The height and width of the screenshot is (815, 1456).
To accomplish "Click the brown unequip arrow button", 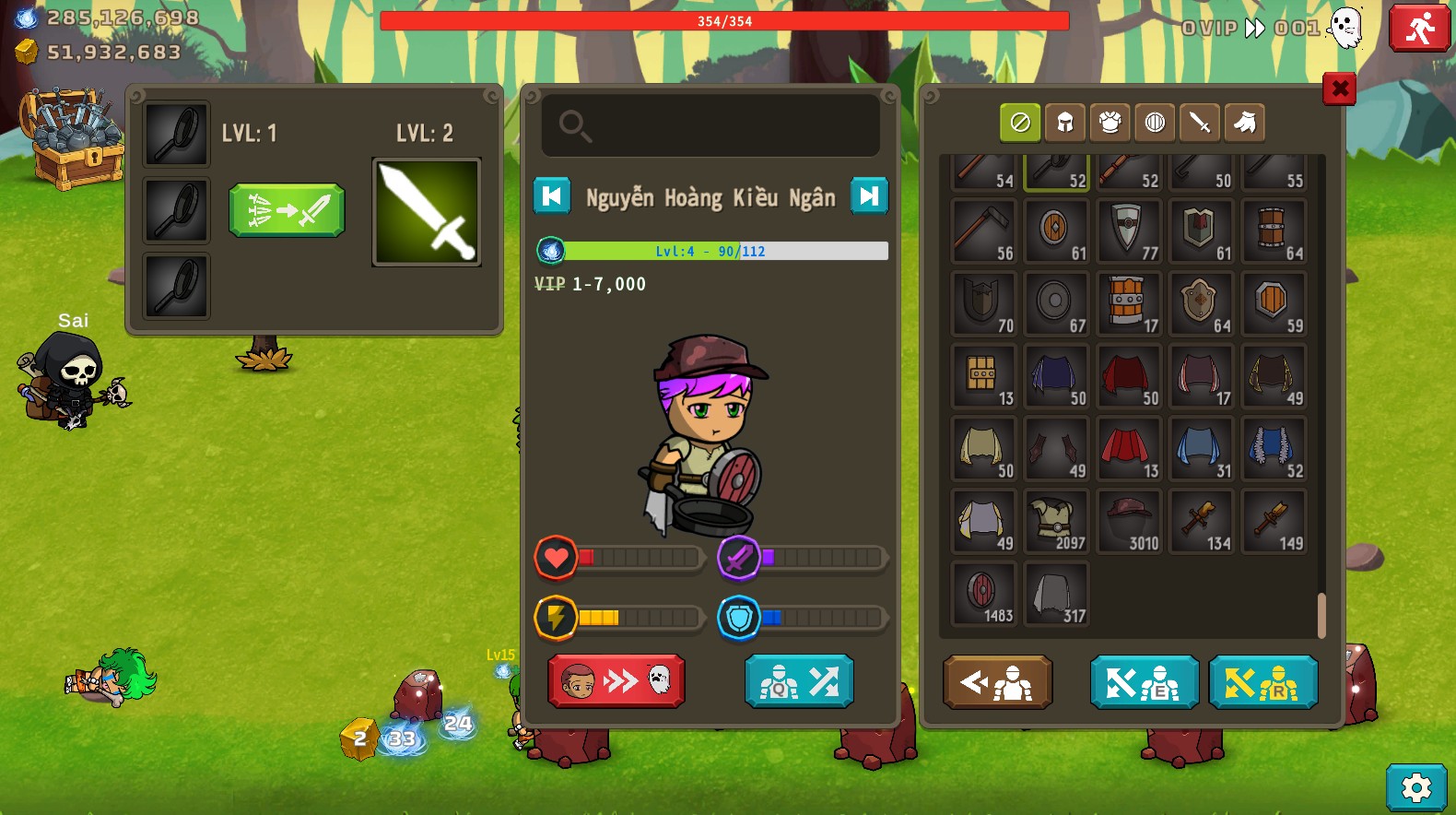I will pos(997,682).
